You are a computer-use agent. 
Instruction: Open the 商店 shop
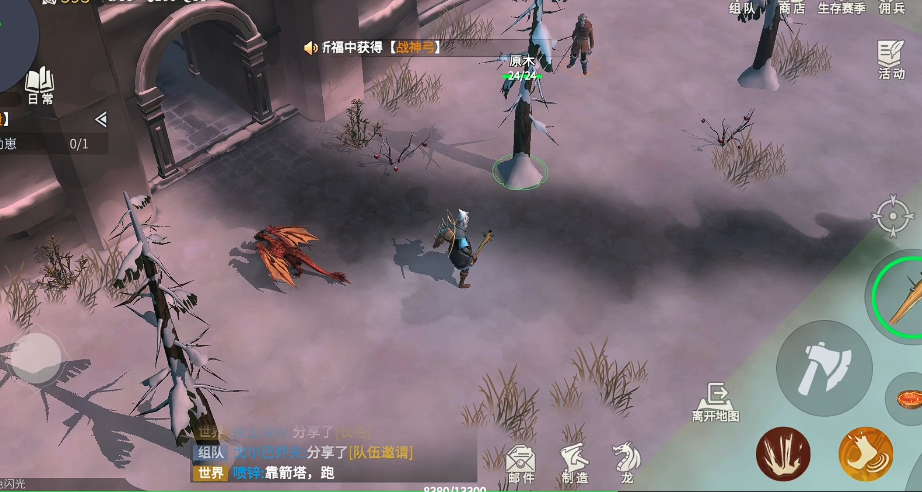pos(792,8)
